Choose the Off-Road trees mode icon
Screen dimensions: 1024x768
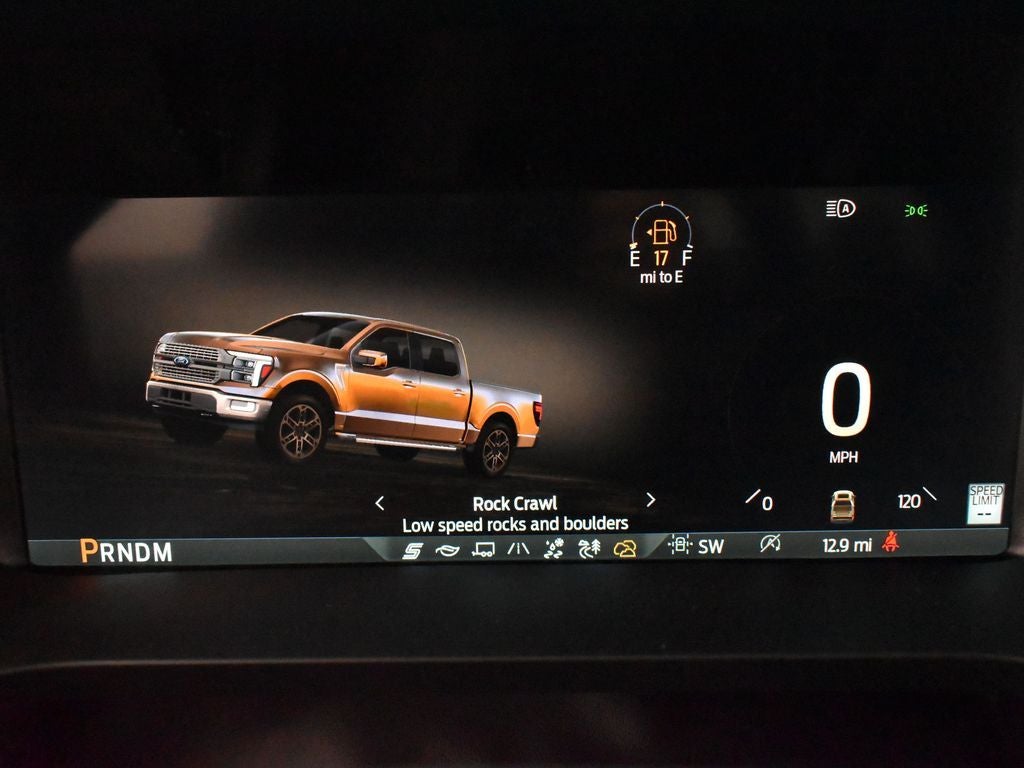click(x=589, y=548)
